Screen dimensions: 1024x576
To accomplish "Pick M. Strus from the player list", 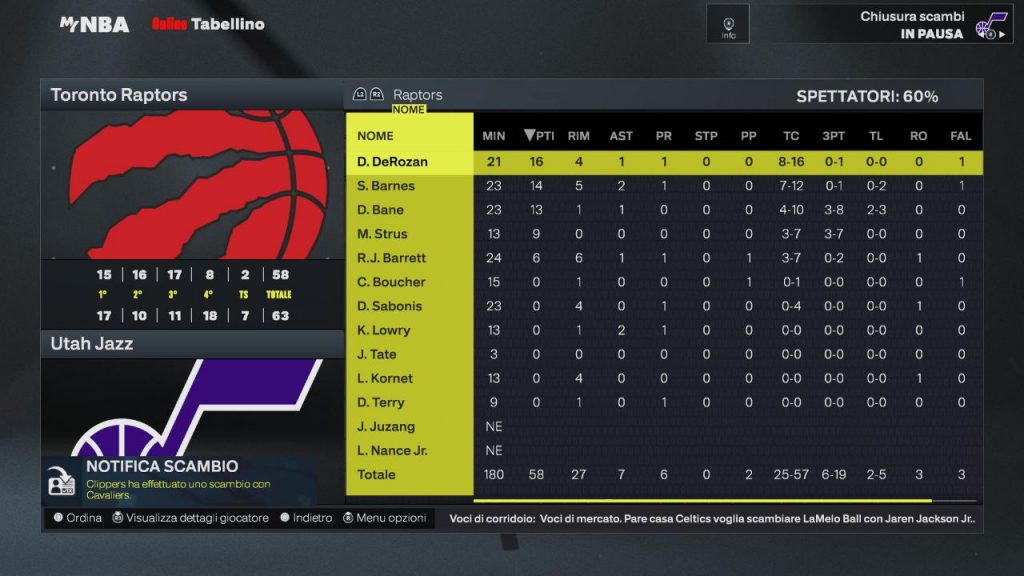I will tap(382, 234).
